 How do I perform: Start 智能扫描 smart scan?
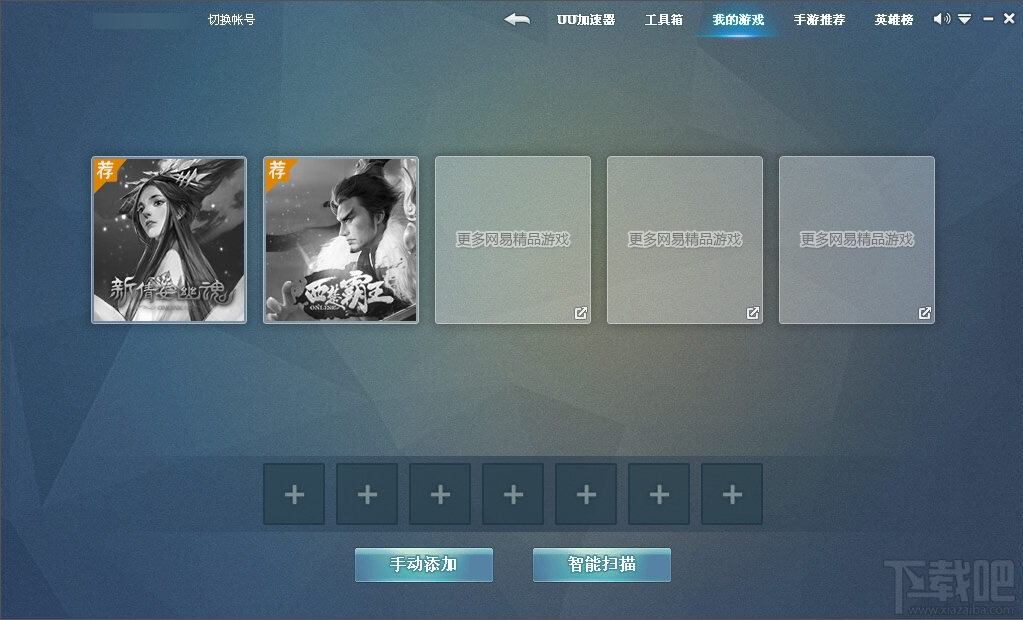pos(602,564)
